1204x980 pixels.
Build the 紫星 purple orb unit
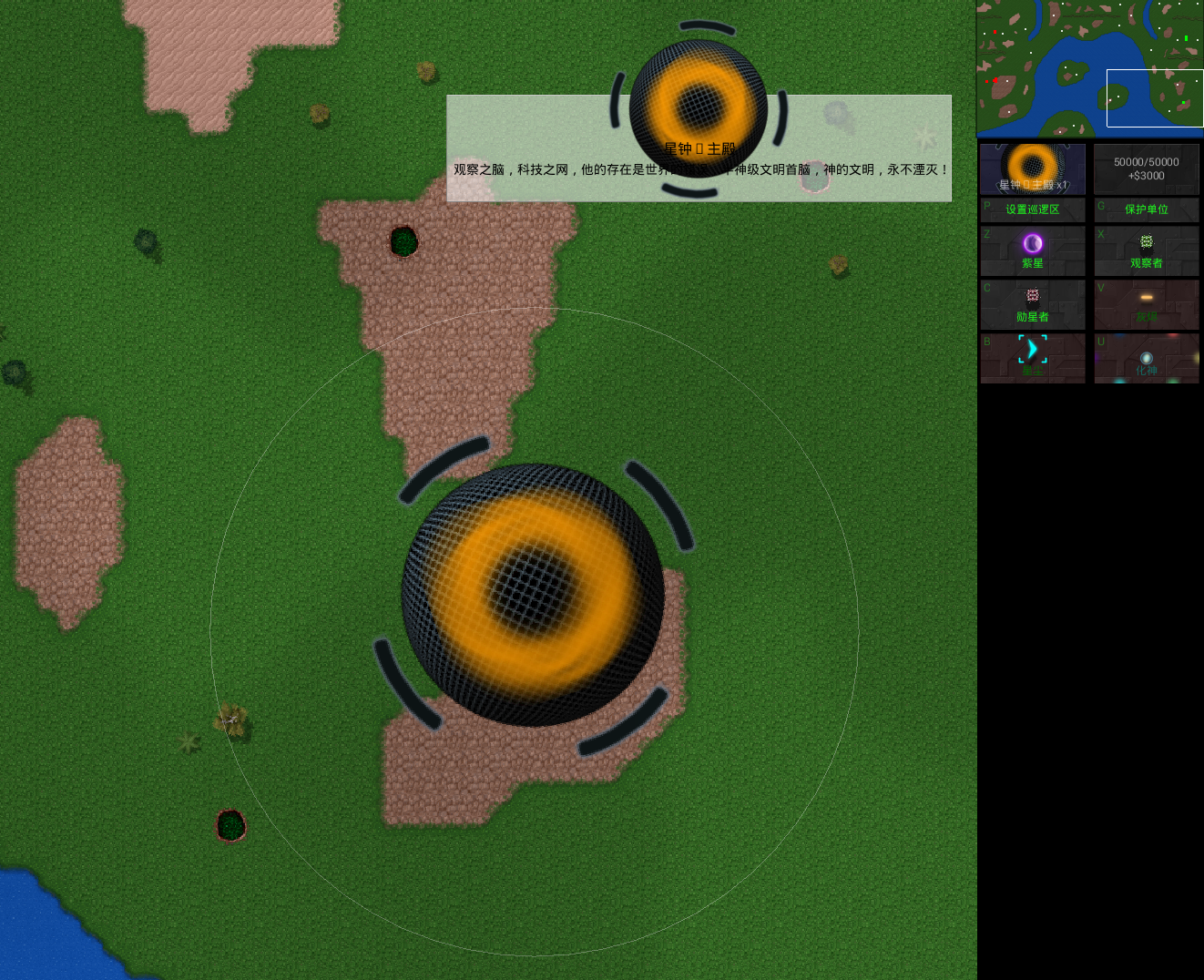[1033, 250]
